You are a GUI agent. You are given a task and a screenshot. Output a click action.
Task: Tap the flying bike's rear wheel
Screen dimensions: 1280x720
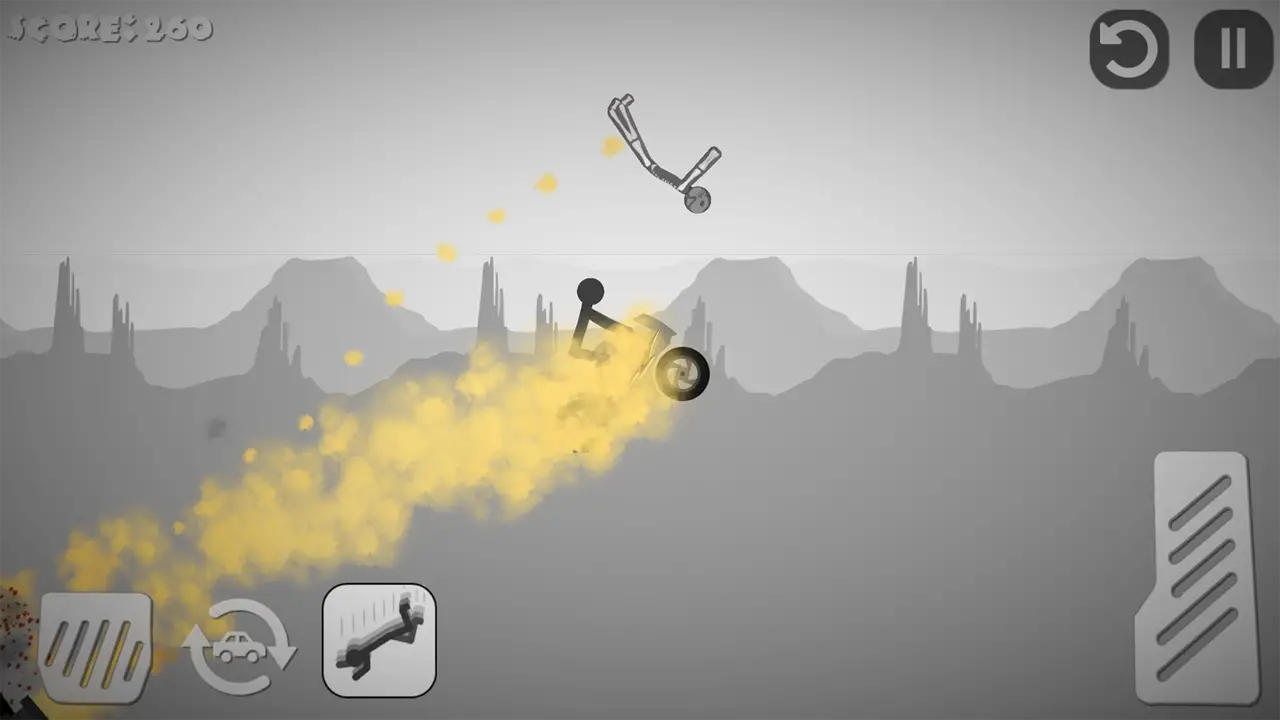[697, 200]
